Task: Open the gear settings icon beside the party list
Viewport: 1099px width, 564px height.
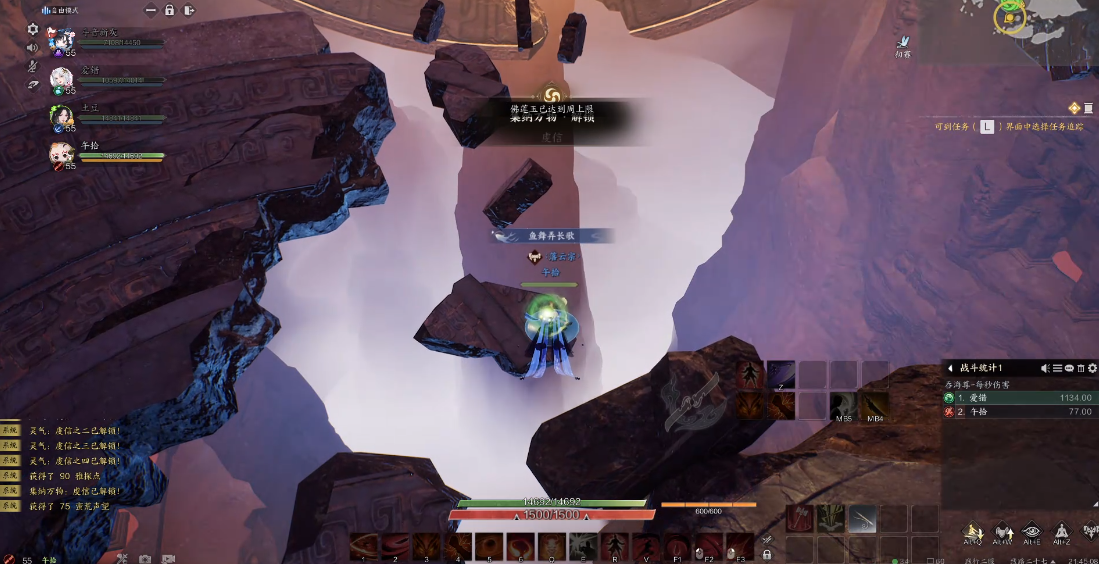Action: click(x=32, y=29)
